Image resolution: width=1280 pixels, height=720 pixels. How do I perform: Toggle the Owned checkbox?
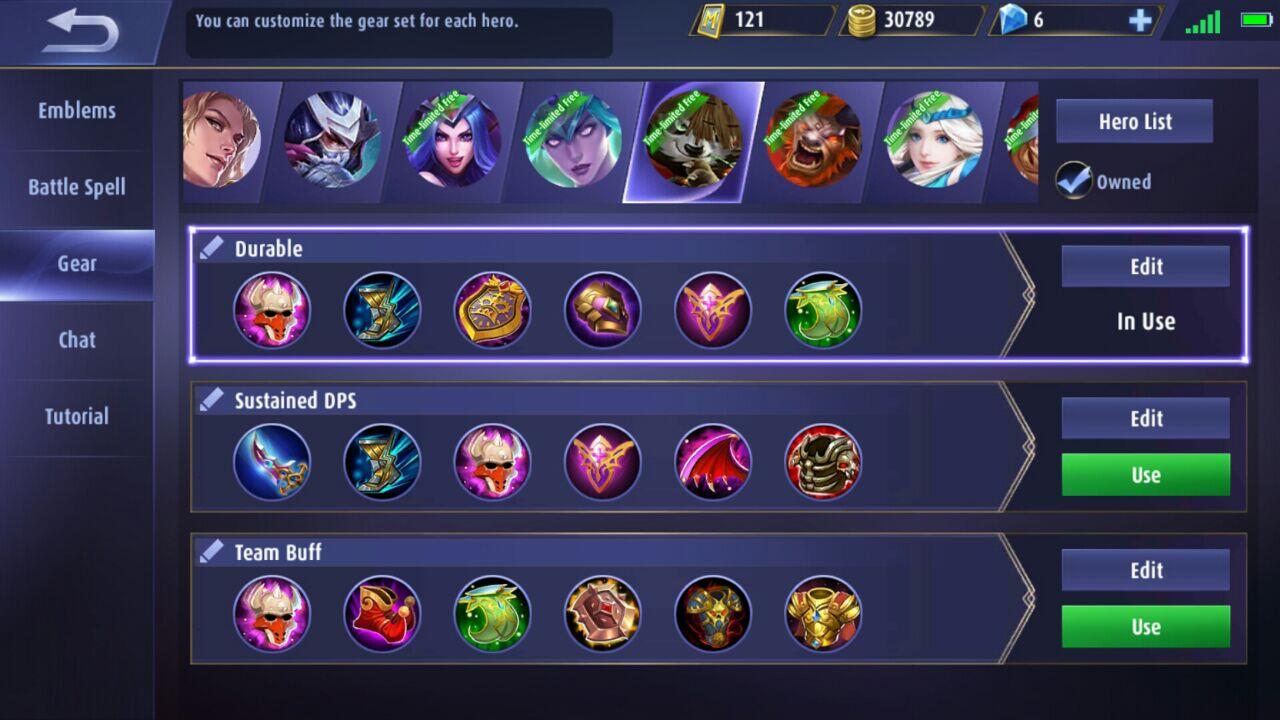(1075, 181)
